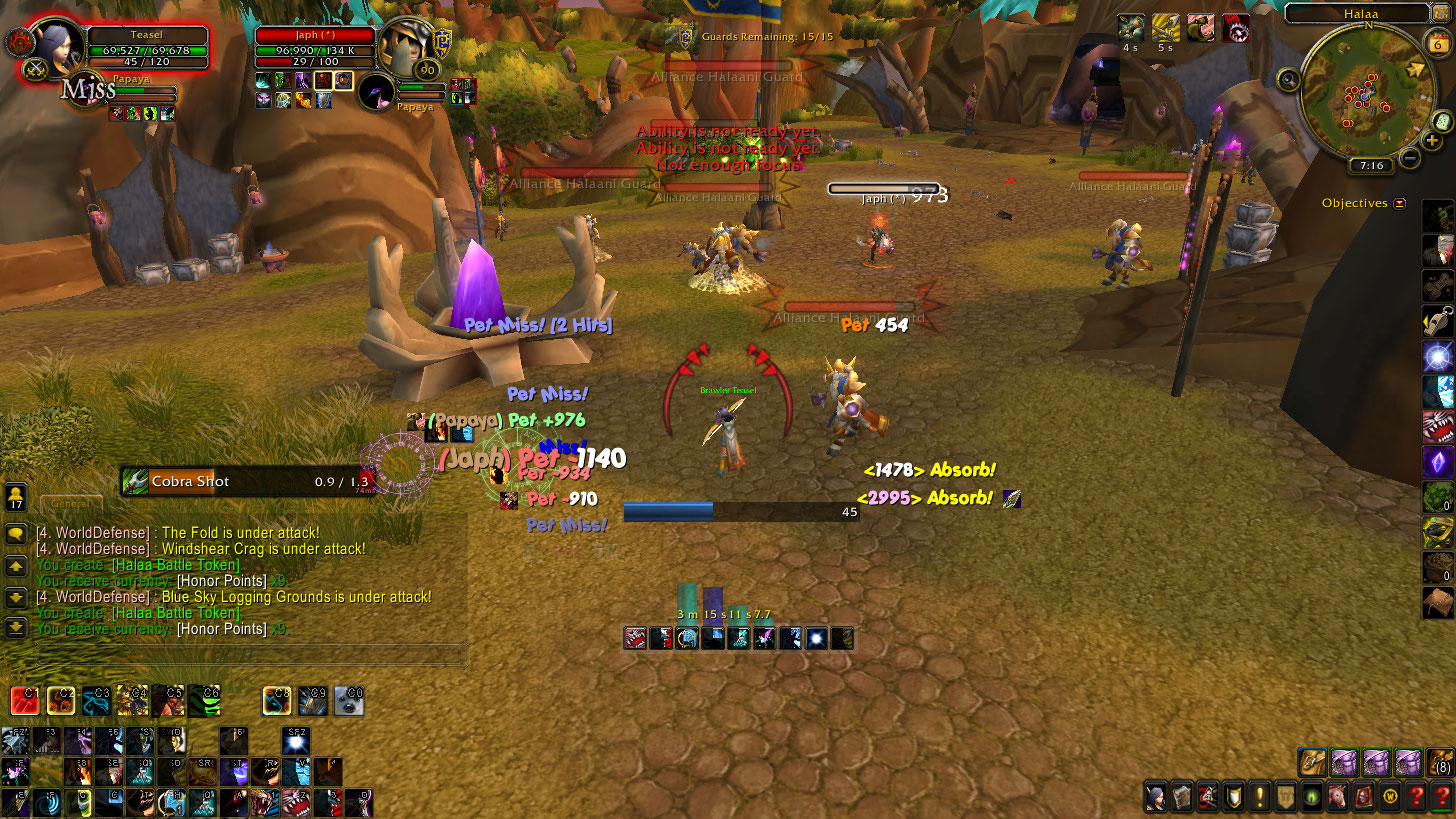This screenshot has width=1456, height=819.
Task: Toggle the minimap tracking magnifier button
Action: (x=1288, y=80)
